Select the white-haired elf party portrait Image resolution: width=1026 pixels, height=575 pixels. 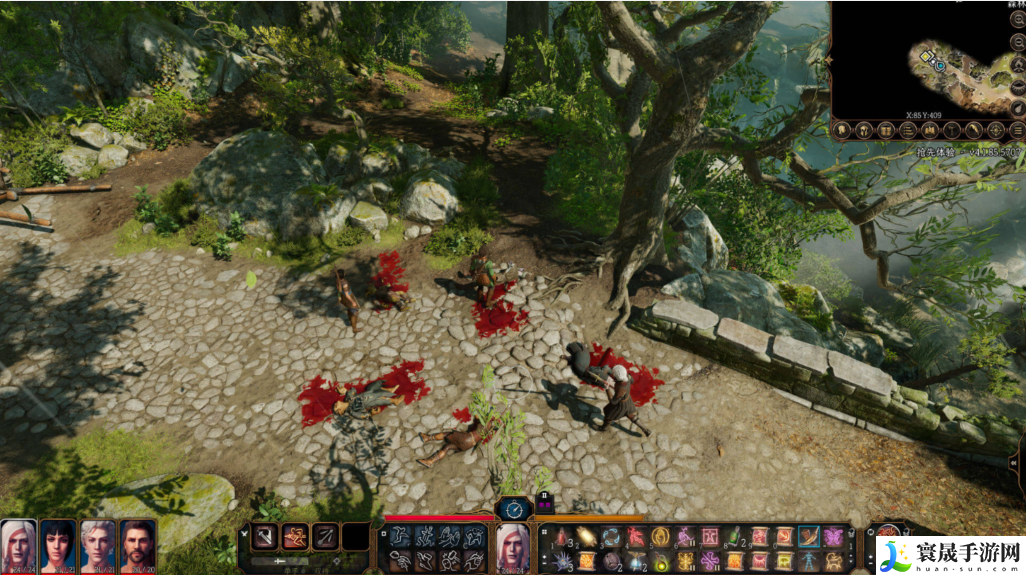(18, 544)
